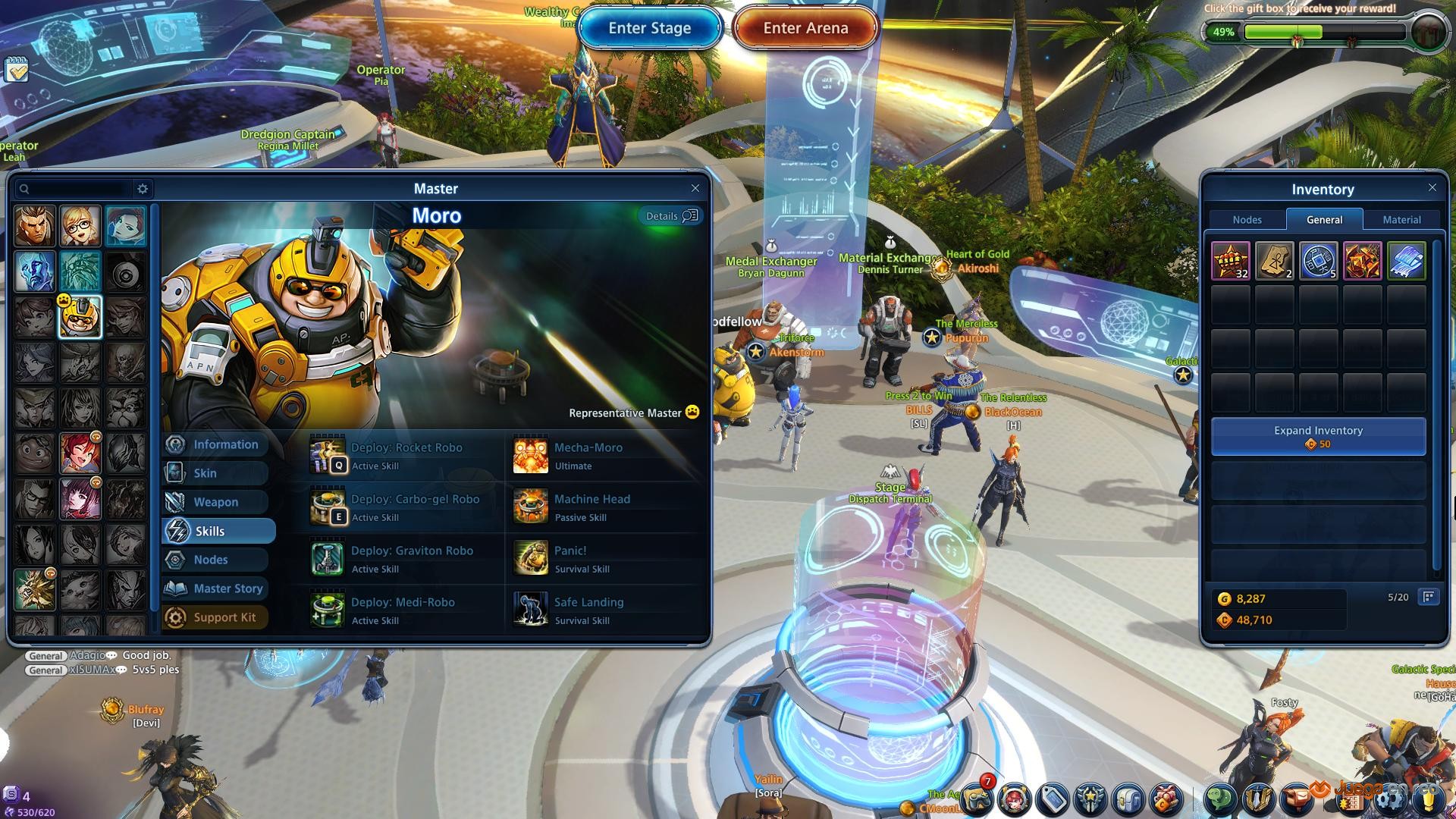Choose the blonde glasses master portrait
Screen dimensions: 1456x819
pos(80,226)
